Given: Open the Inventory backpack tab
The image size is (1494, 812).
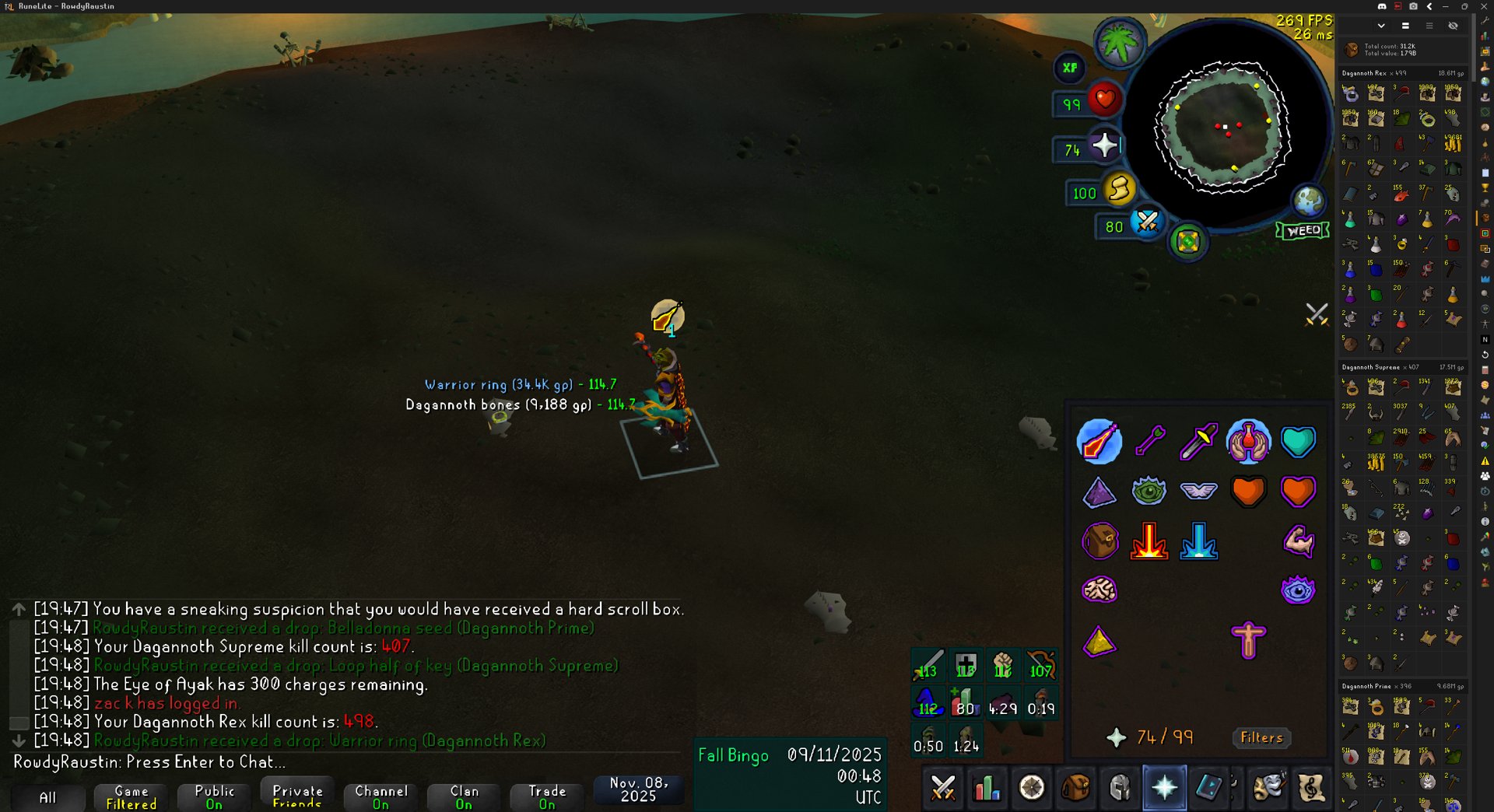Looking at the screenshot, I should [1075, 788].
